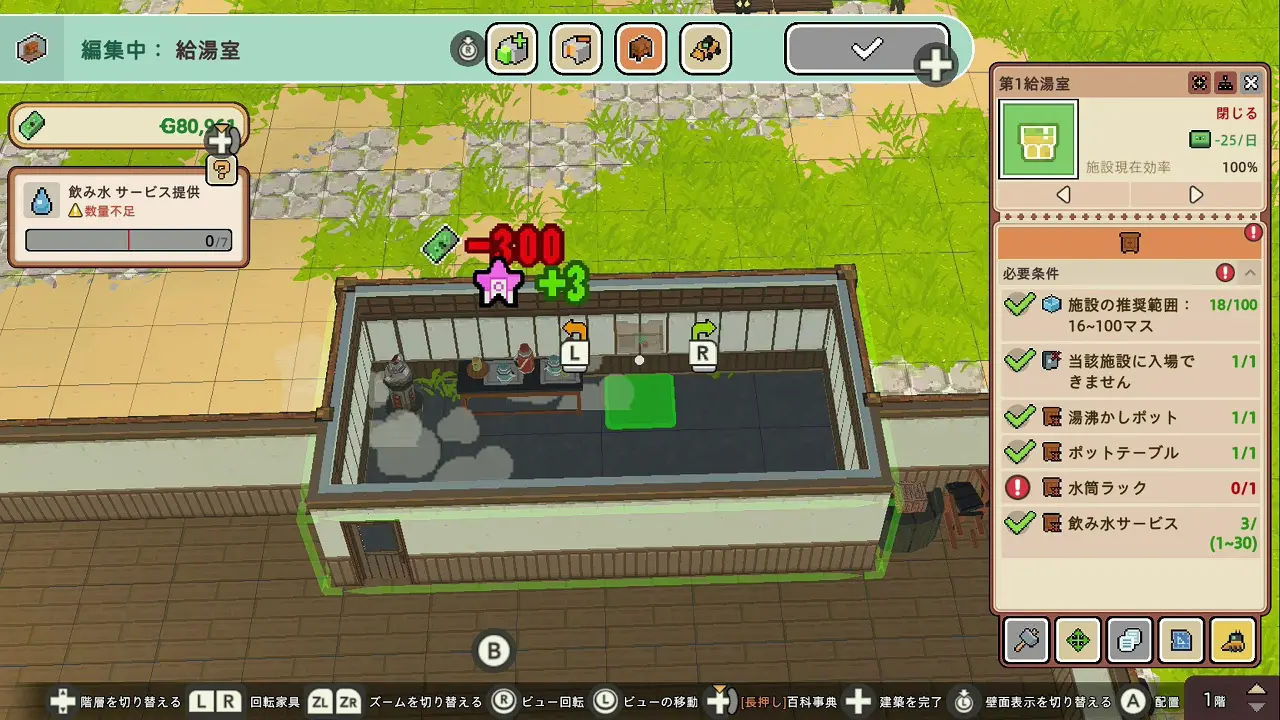Click the hammer build button
This screenshot has height=720, width=1280.
pyautogui.click(x=1027, y=640)
